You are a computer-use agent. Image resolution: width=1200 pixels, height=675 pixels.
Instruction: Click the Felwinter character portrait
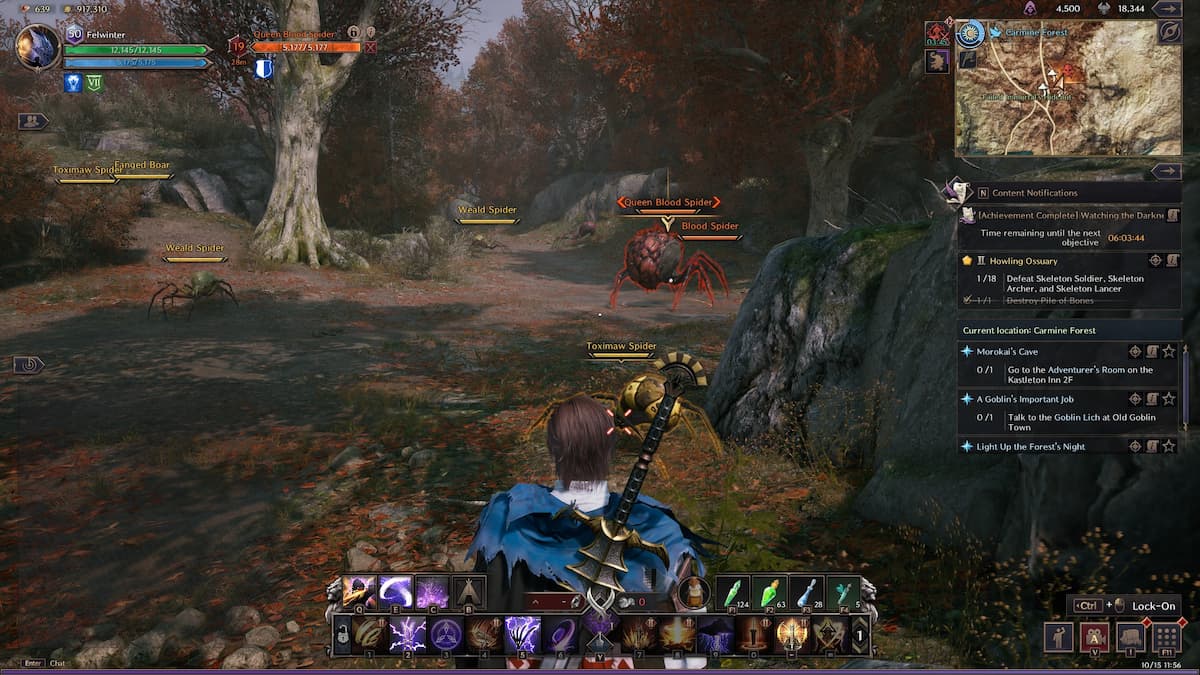[x=38, y=47]
